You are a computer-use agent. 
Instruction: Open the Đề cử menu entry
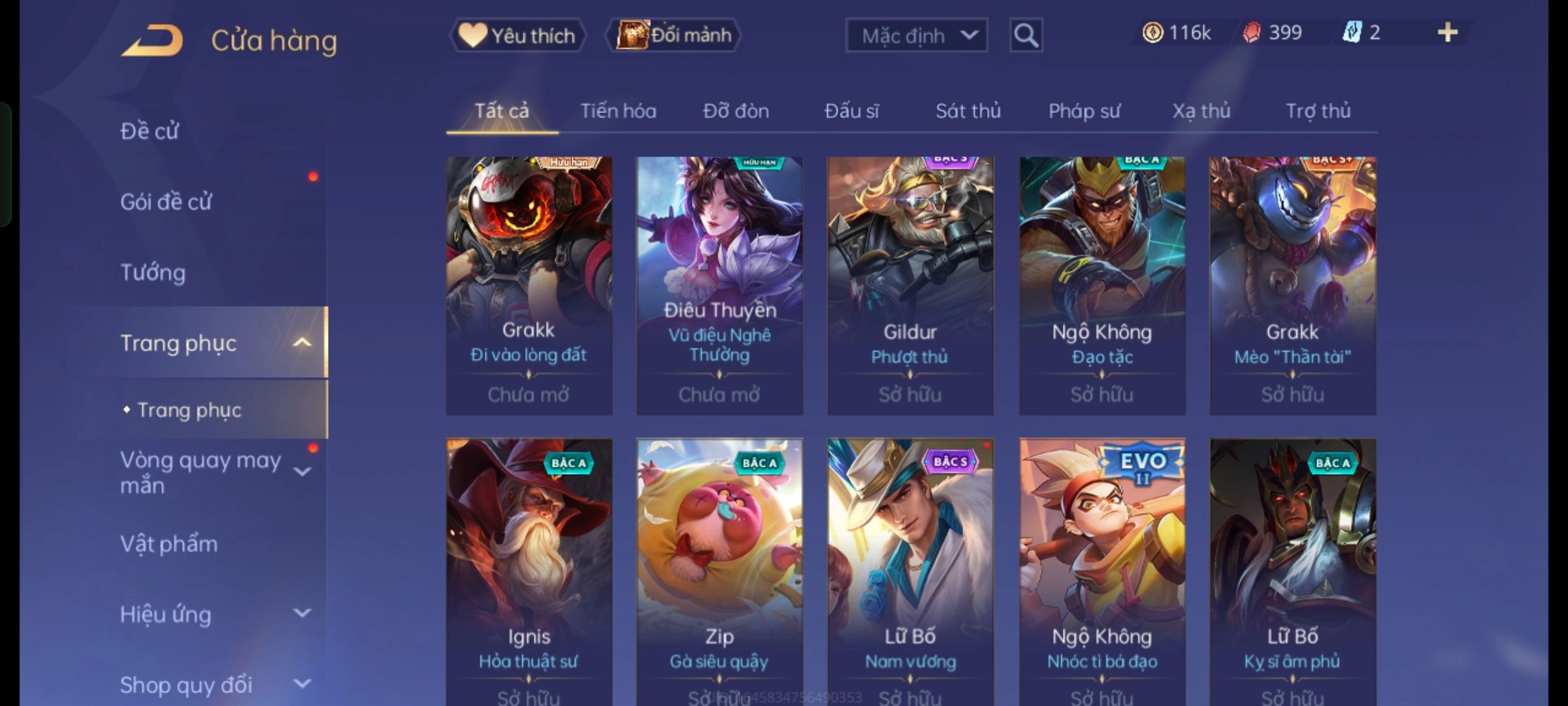pos(150,131)
